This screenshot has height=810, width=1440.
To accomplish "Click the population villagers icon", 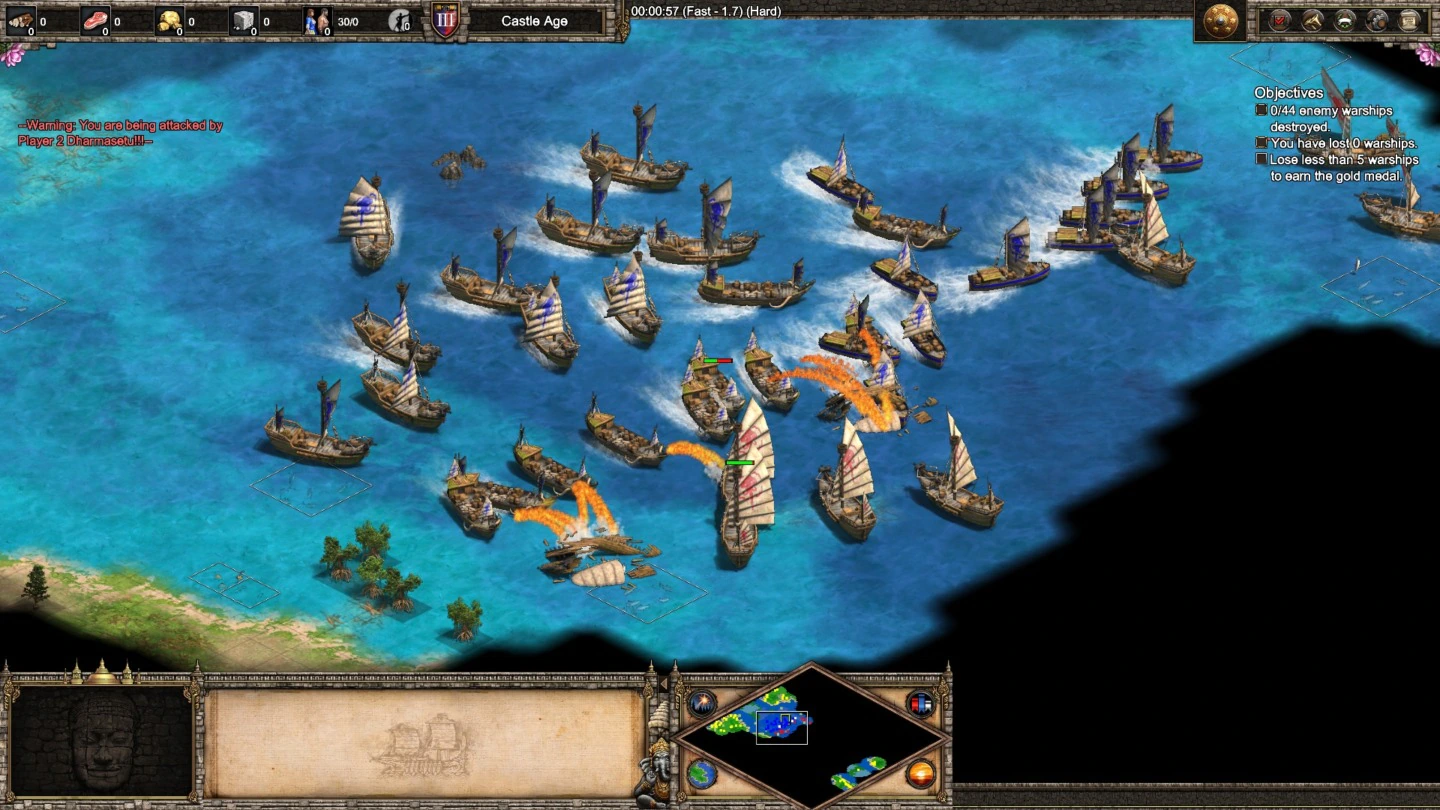I will (318, 20).
